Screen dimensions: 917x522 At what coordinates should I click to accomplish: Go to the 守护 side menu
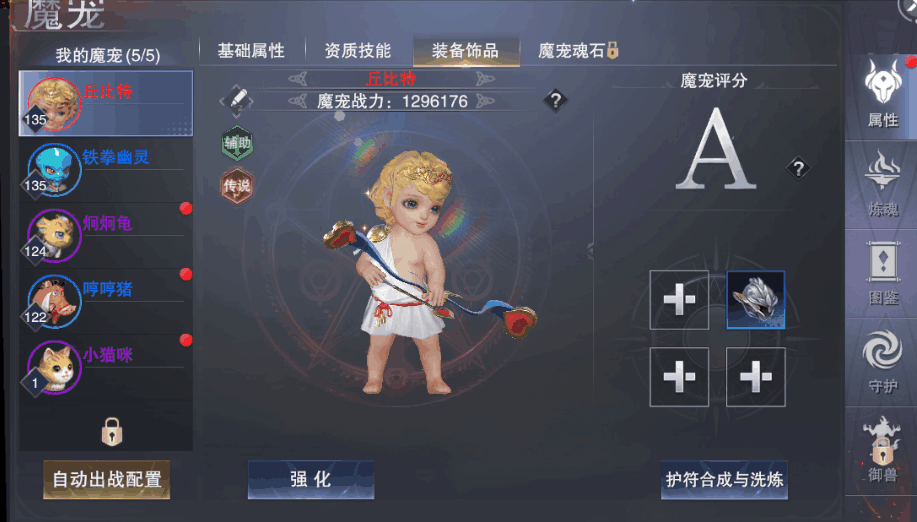tap(882, 362)
